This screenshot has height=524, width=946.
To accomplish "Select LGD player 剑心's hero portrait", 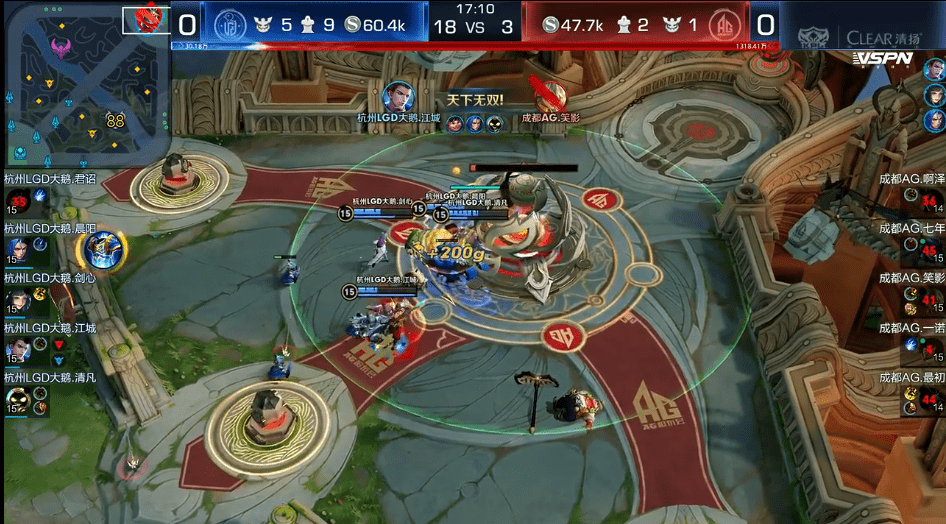I will 16,299.
